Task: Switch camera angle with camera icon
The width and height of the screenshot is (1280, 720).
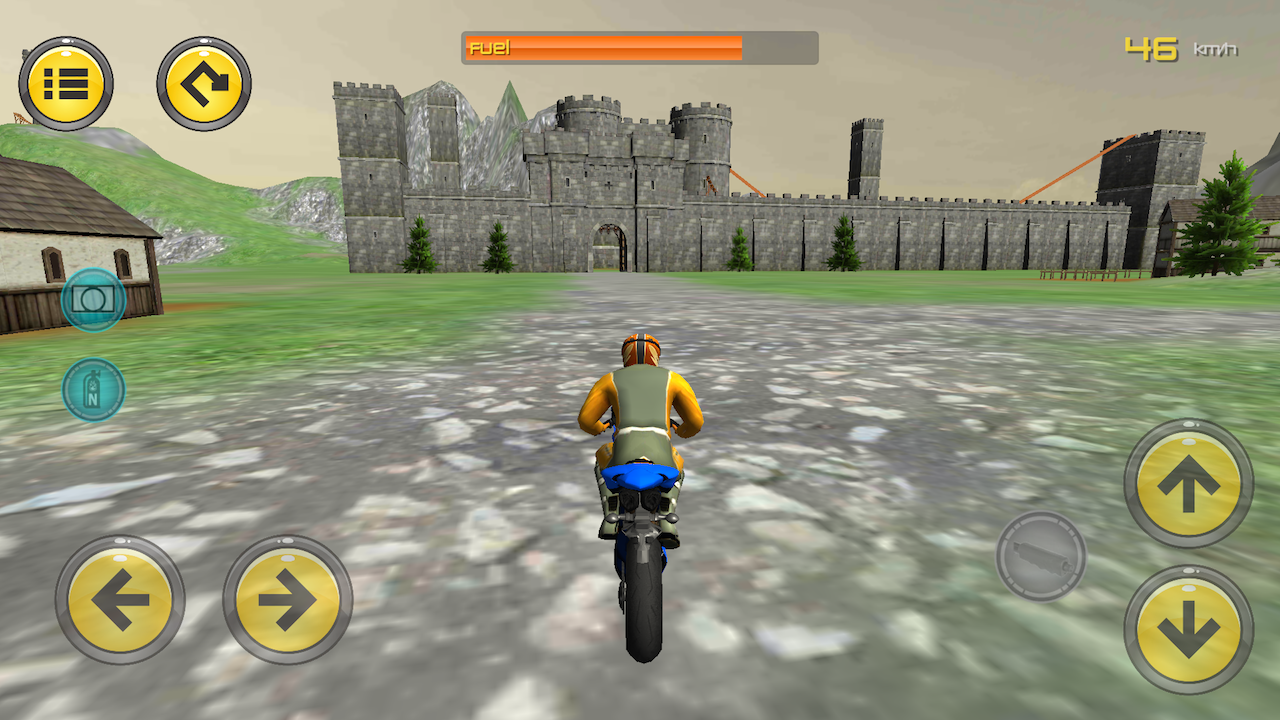Action: [93, 298]
